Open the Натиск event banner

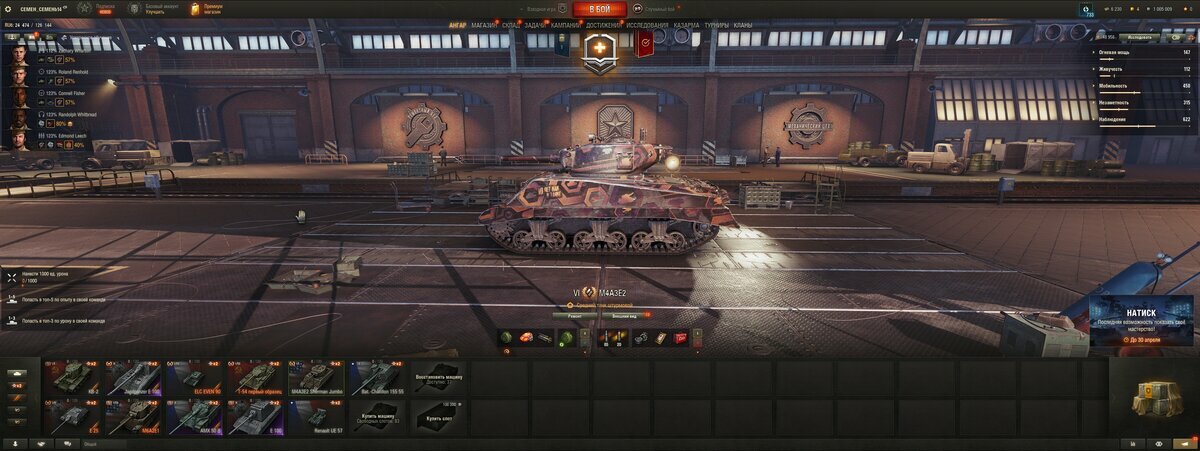point(1140,322)
